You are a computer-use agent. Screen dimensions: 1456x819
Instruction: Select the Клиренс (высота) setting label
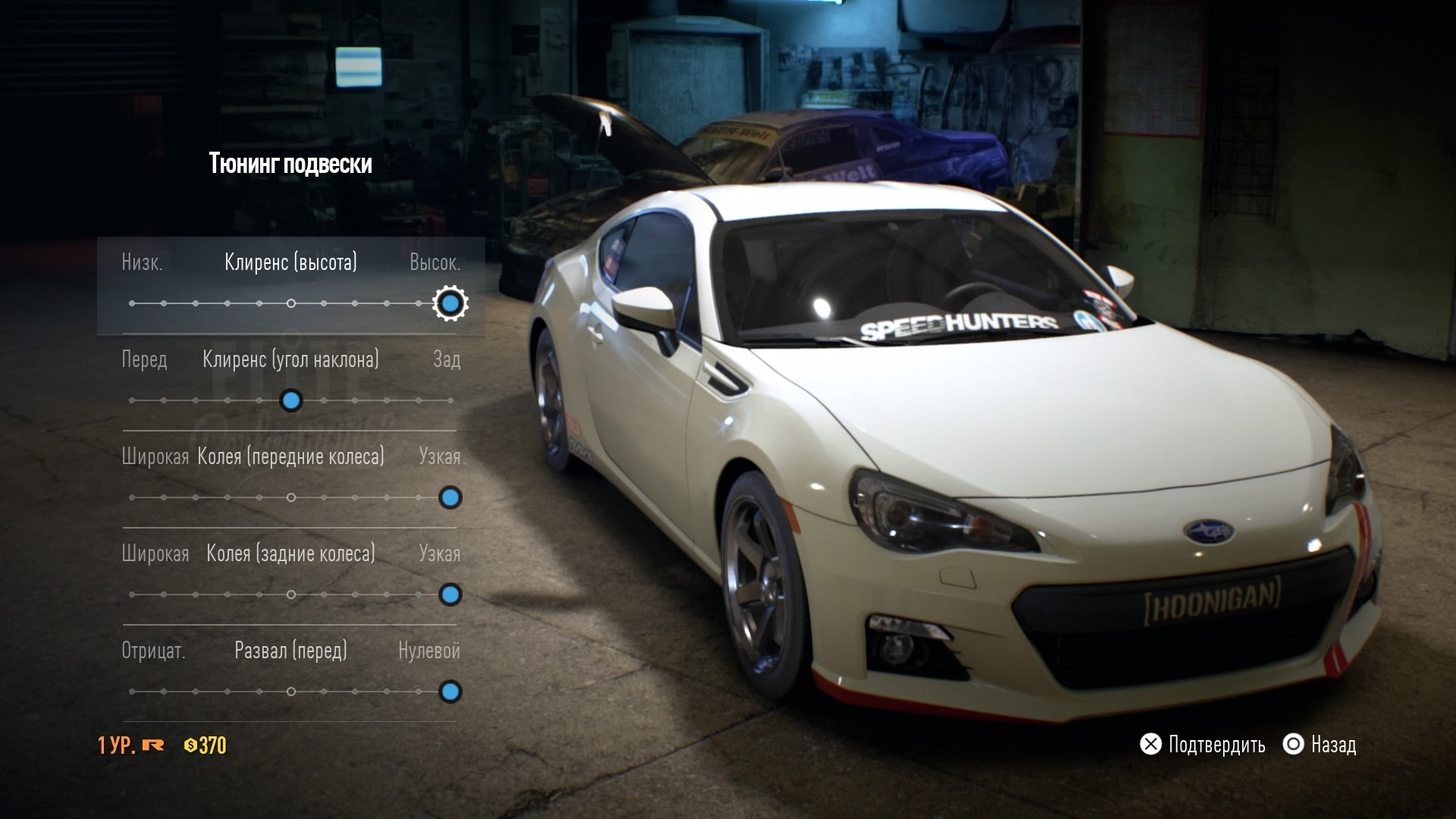tap(290, 262)
